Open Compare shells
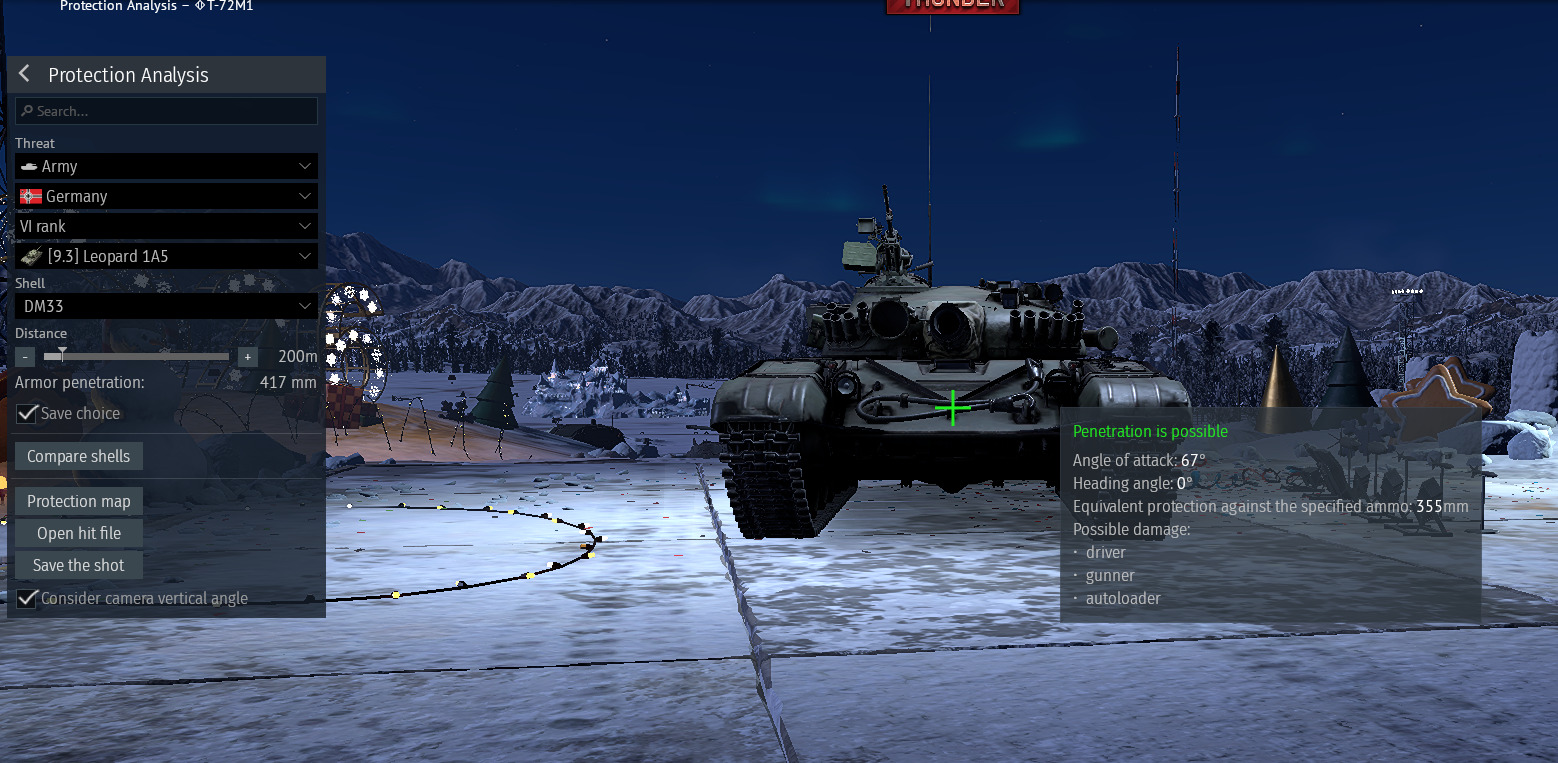The image size is (1558, 763). (79, 456)
